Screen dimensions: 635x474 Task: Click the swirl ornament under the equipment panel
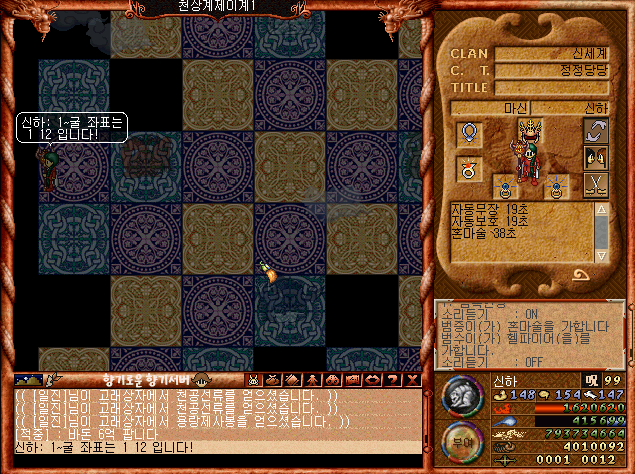click(580, 274)
